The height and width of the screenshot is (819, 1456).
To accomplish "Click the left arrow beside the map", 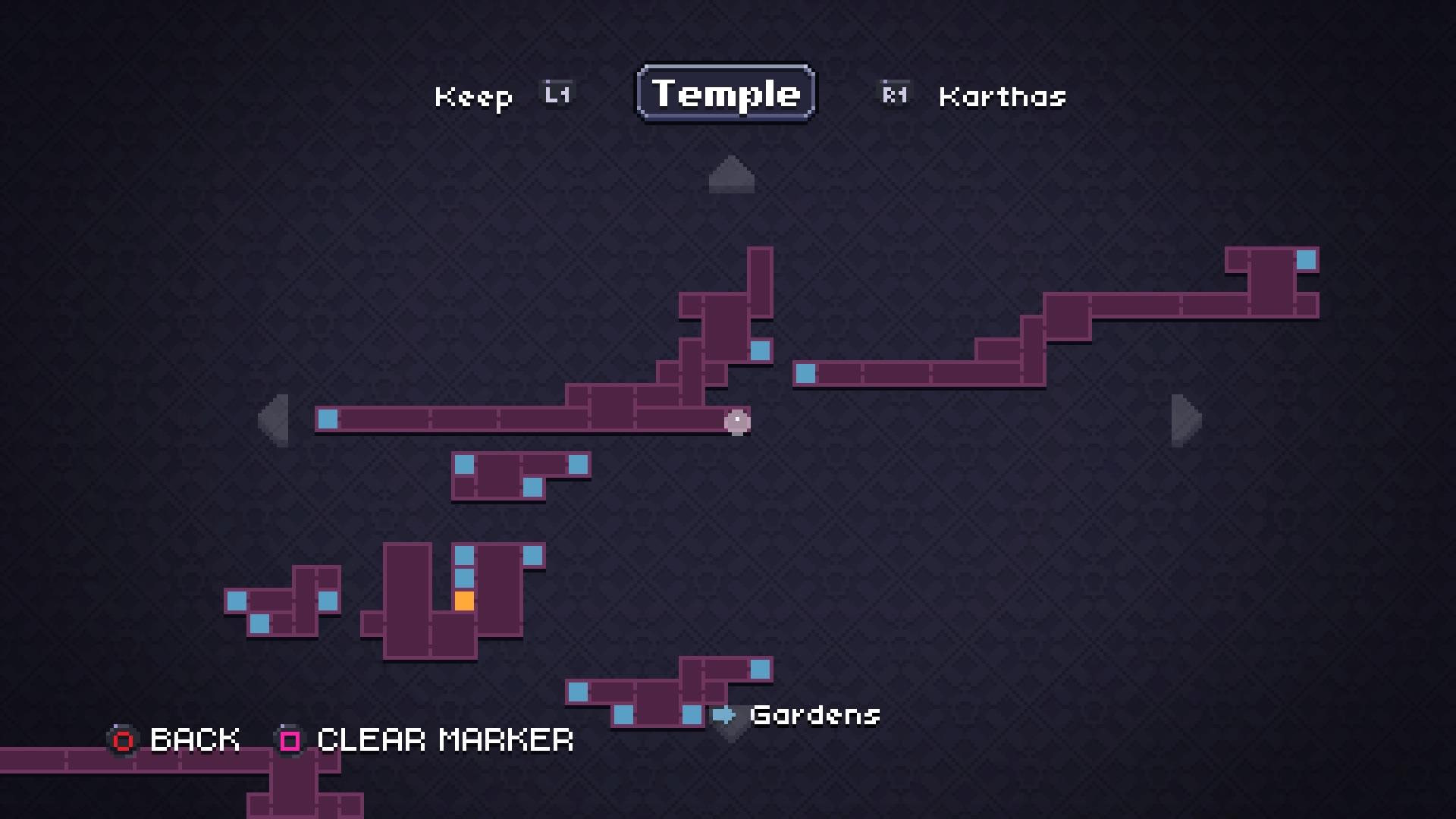I will 274,420.
